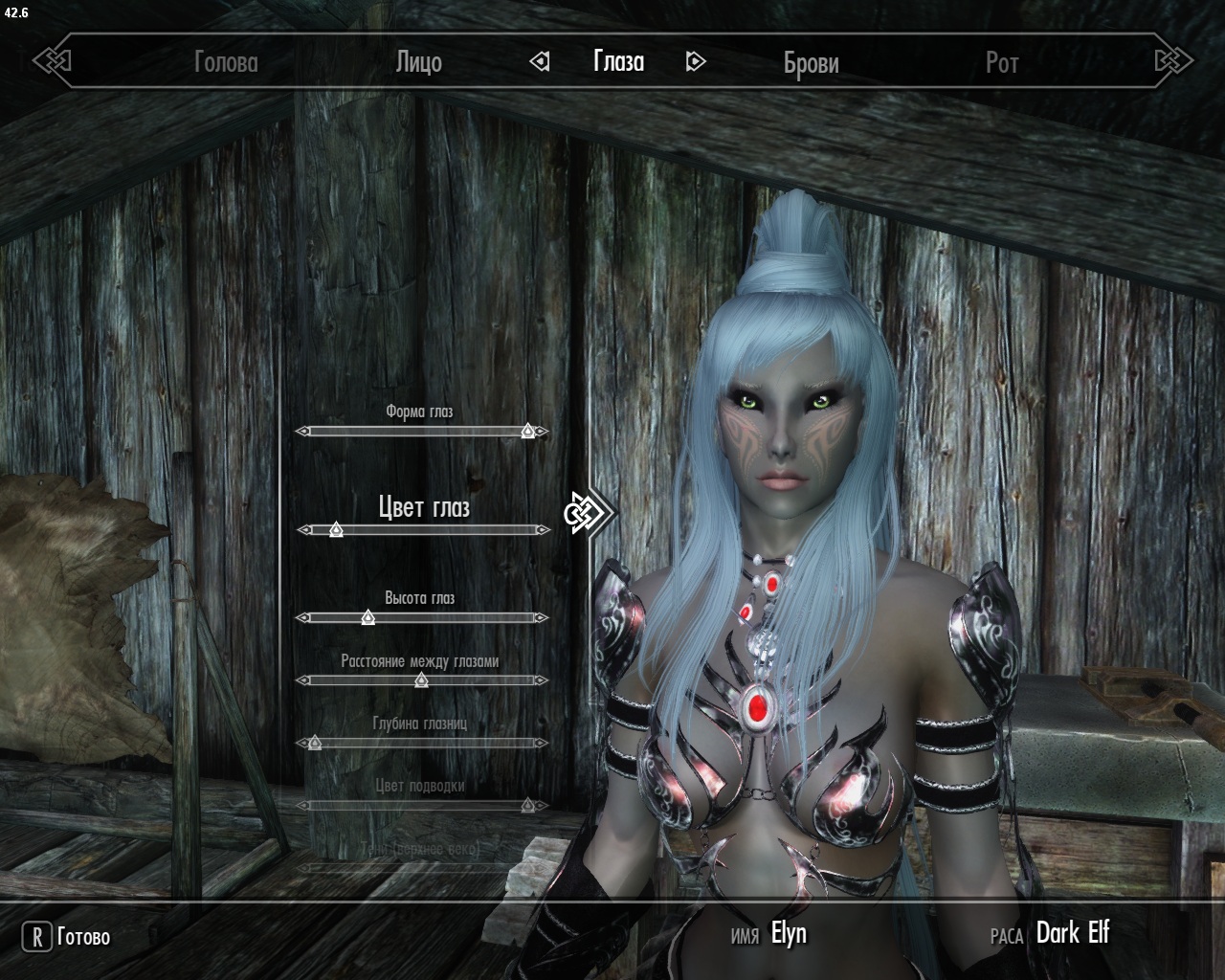Image resolution: width=1225 pixels, height=980 pixels.
Task: Click left end arrow of category bar
Action: pyautogui.click(x=52, y=62)
